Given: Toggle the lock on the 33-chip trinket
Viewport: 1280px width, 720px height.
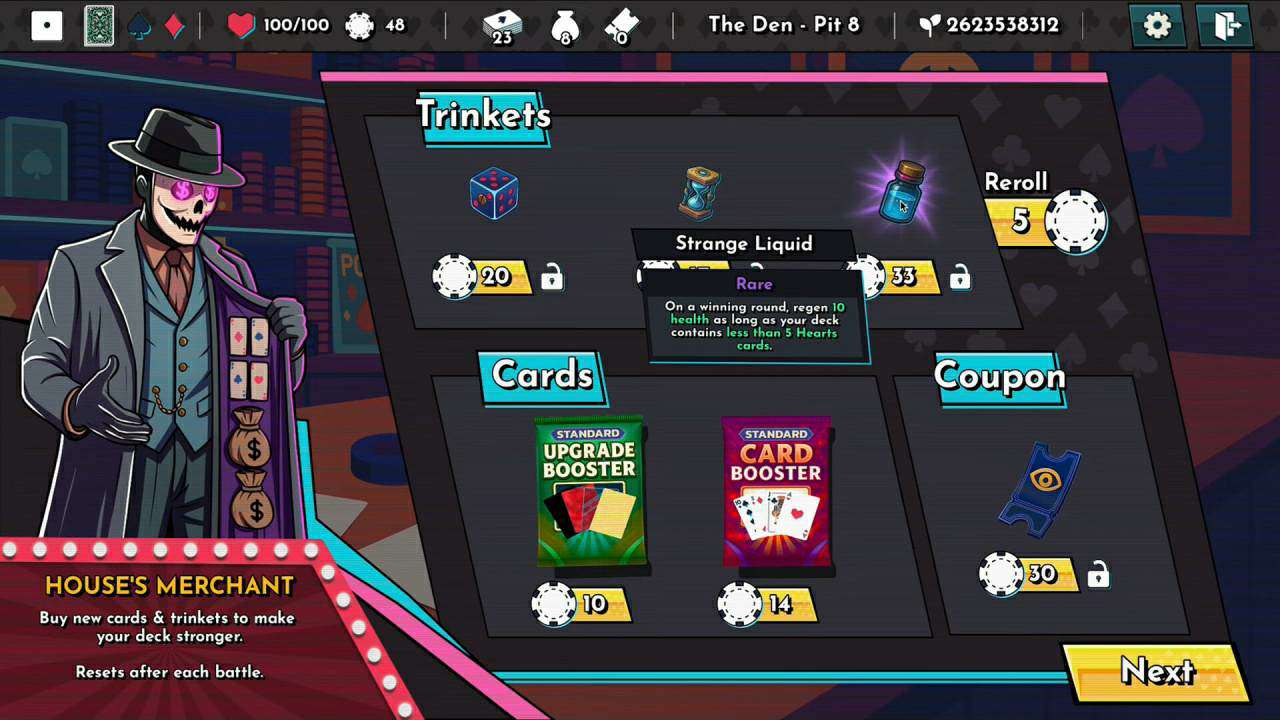Looking at the screenshot, I should pos(959,277).
